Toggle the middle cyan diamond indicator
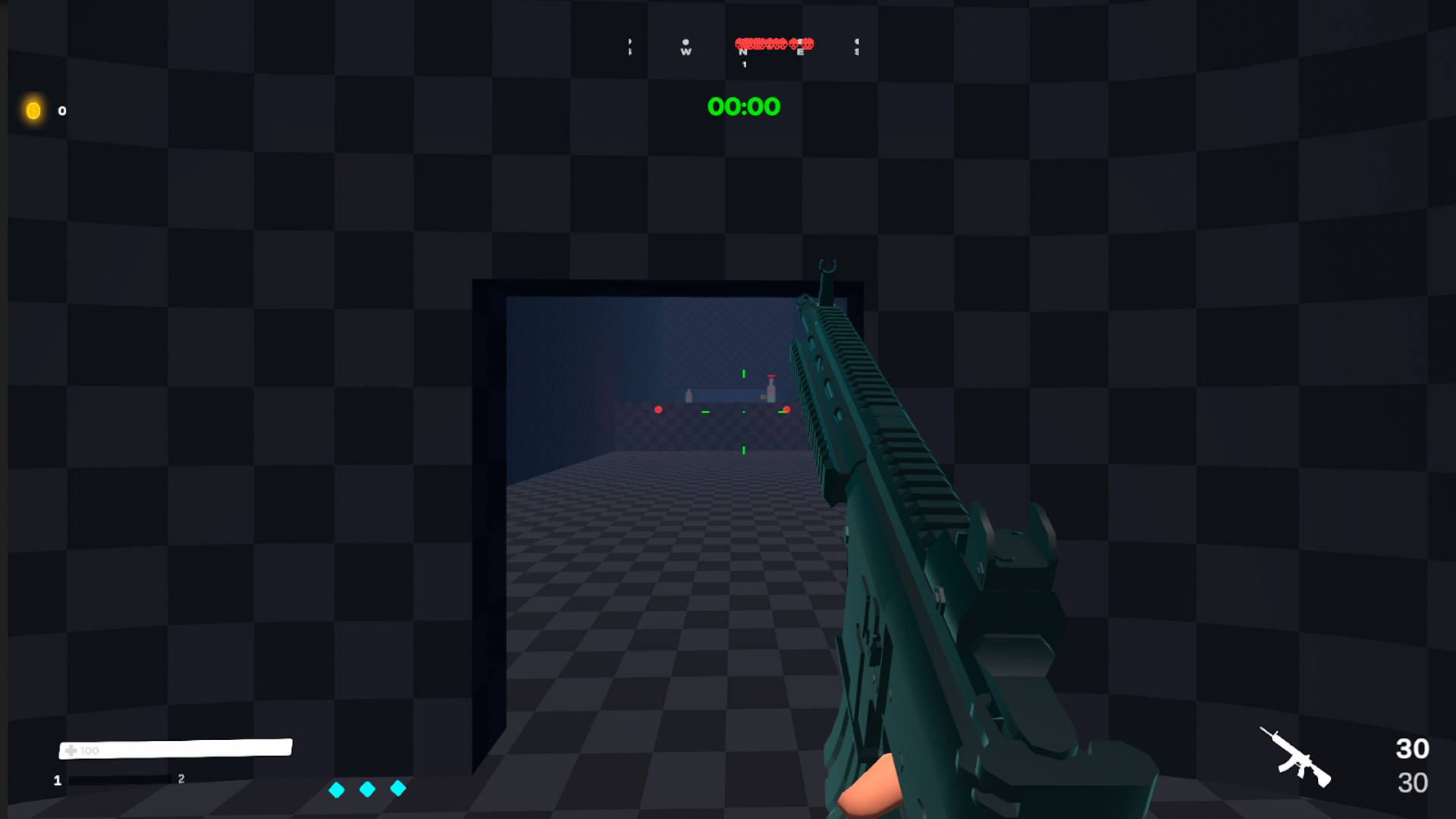The height and width of the screenshot is (819, 1456). (x=366, y=789)
